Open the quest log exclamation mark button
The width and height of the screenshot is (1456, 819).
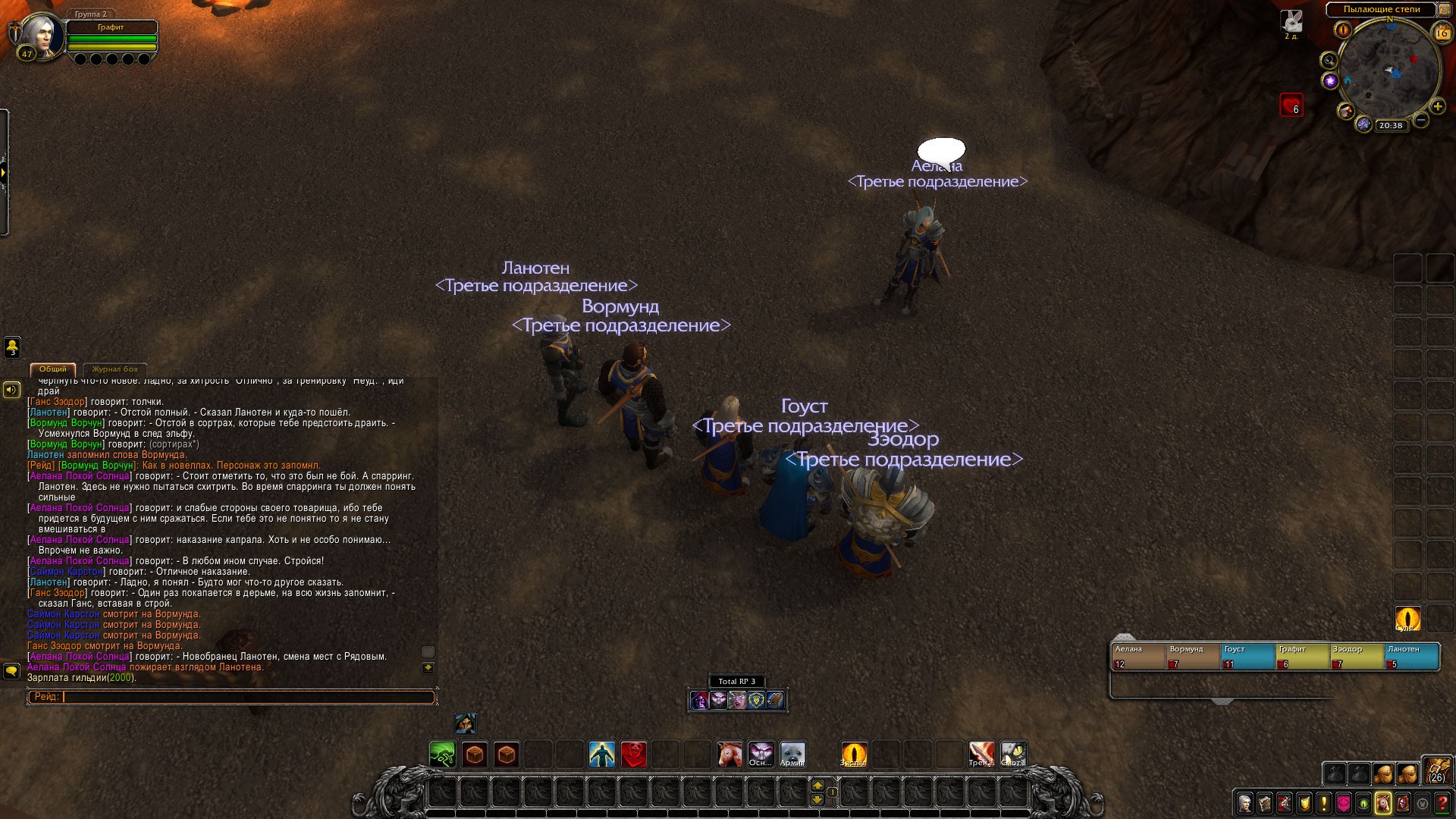click(x=1324, y=803)
